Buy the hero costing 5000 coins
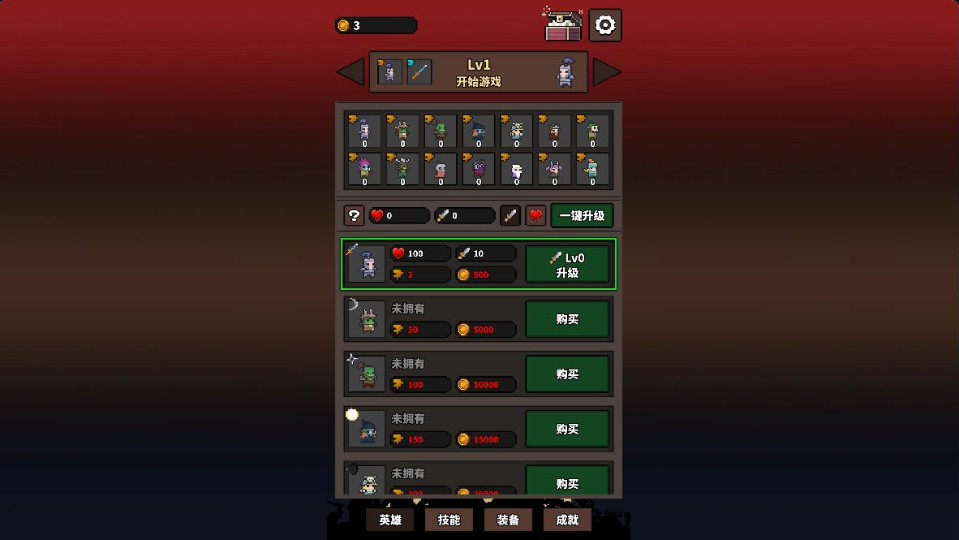Screen dimensions: 959x540 click(567, 319)
